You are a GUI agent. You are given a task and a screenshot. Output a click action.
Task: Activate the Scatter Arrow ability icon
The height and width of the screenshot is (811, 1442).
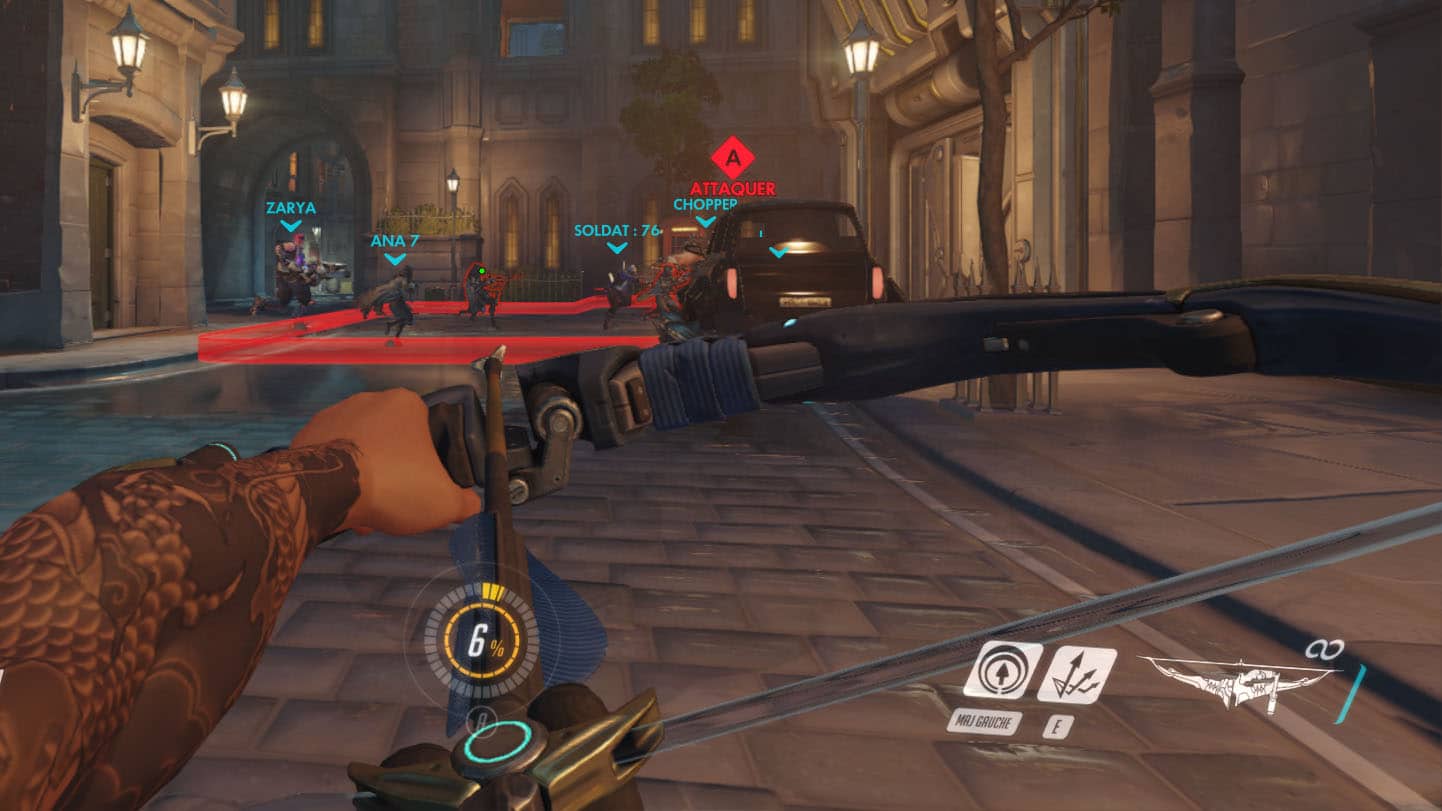pos(1076,674)
